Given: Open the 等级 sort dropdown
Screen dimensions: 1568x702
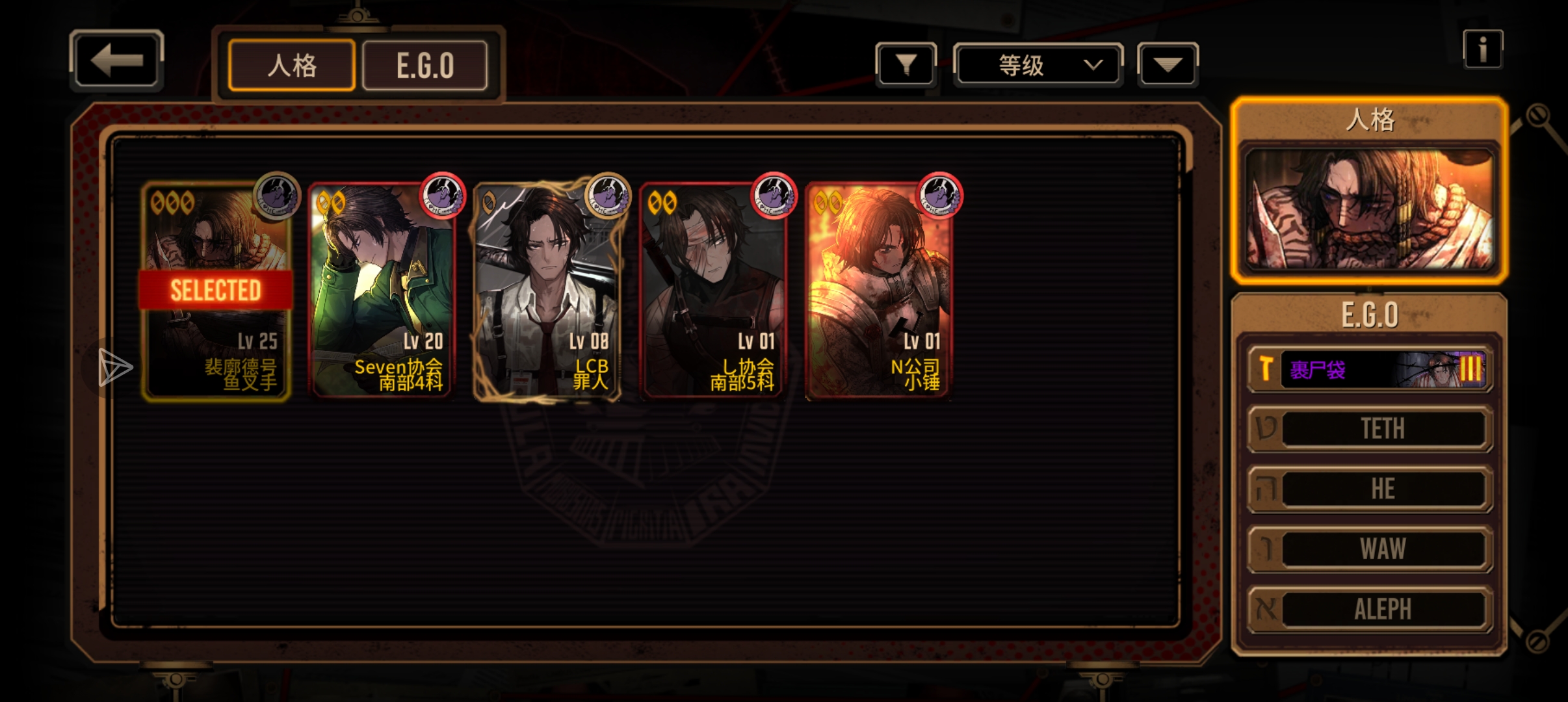Looking at the screenshot, I should [x=1038, y=65].
